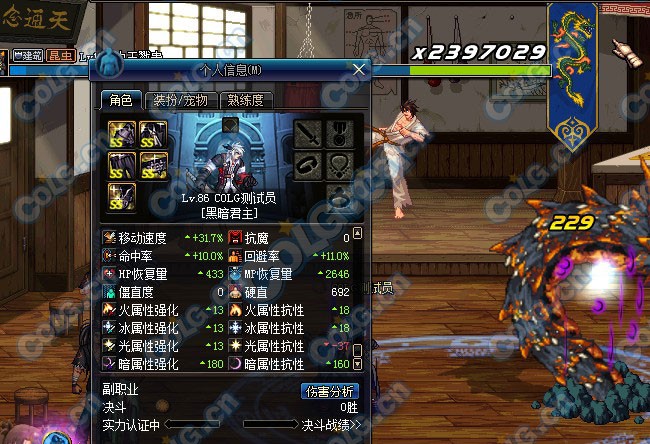Select the empty weapon sword slot

(309, 131)
